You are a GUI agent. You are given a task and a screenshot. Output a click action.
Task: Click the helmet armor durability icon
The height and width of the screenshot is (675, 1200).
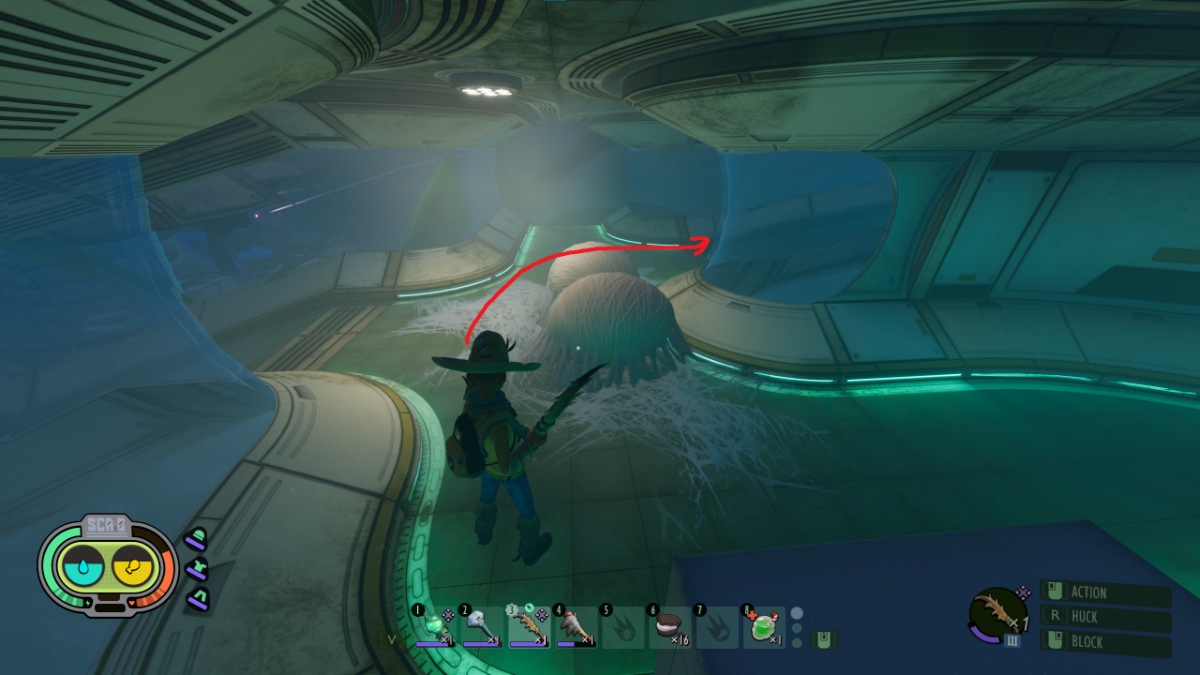197,541
